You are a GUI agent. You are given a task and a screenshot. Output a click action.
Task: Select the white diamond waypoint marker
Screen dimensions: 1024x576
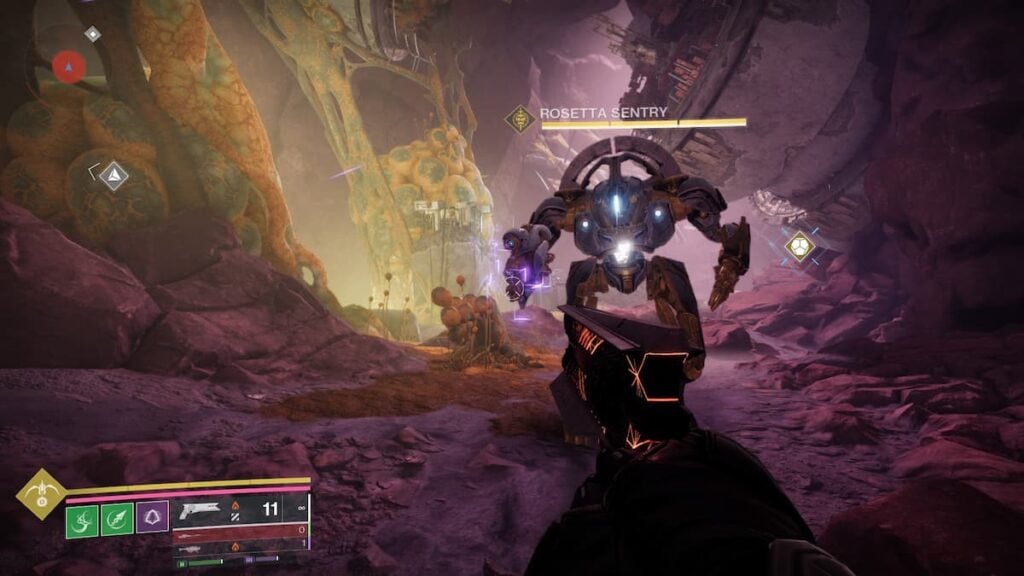tap(114, 176)
